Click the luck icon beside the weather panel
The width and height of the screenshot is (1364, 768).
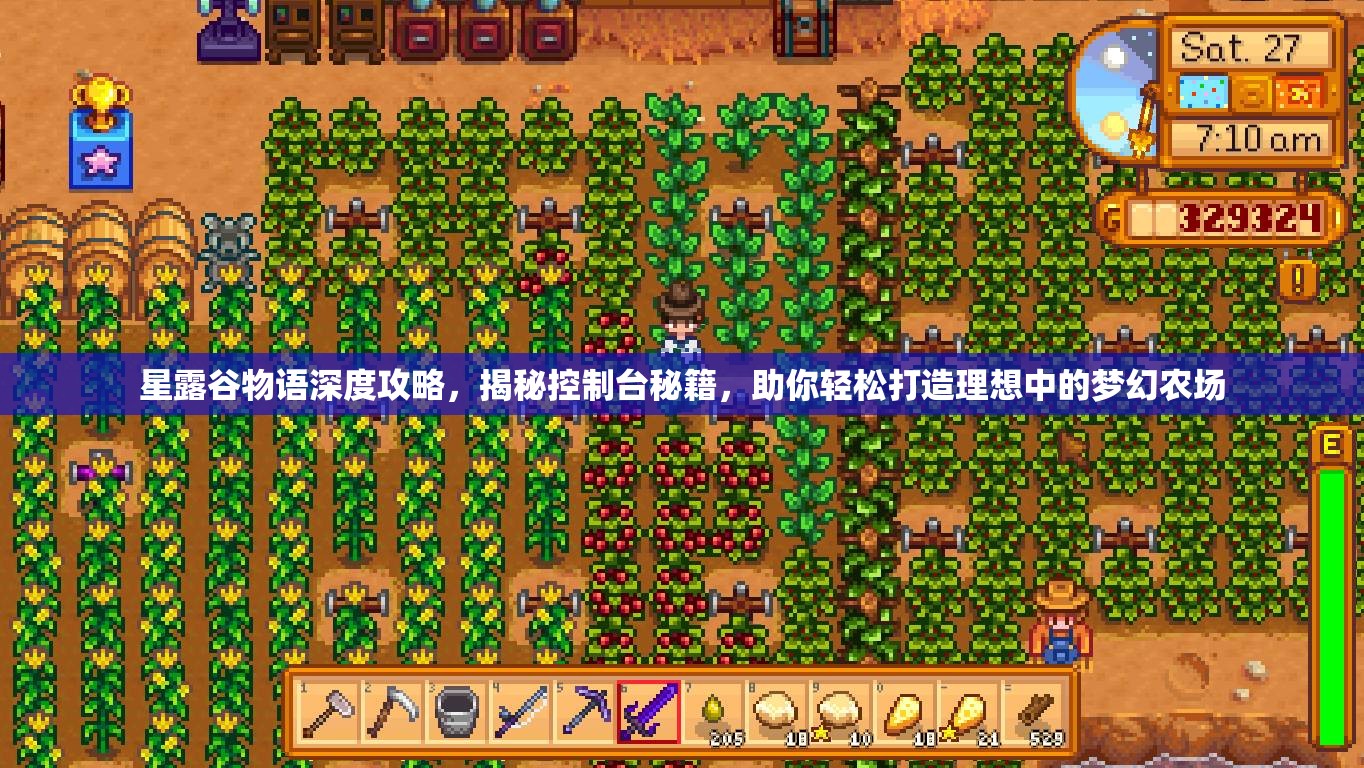[x=1253, y=93]
